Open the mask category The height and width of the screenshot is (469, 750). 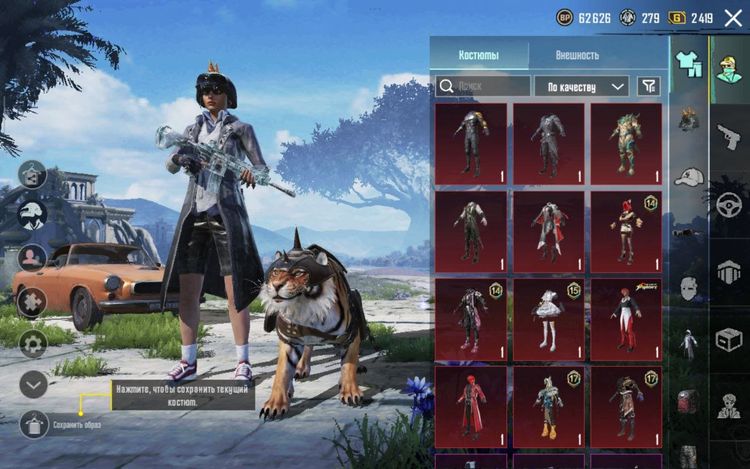688,289
